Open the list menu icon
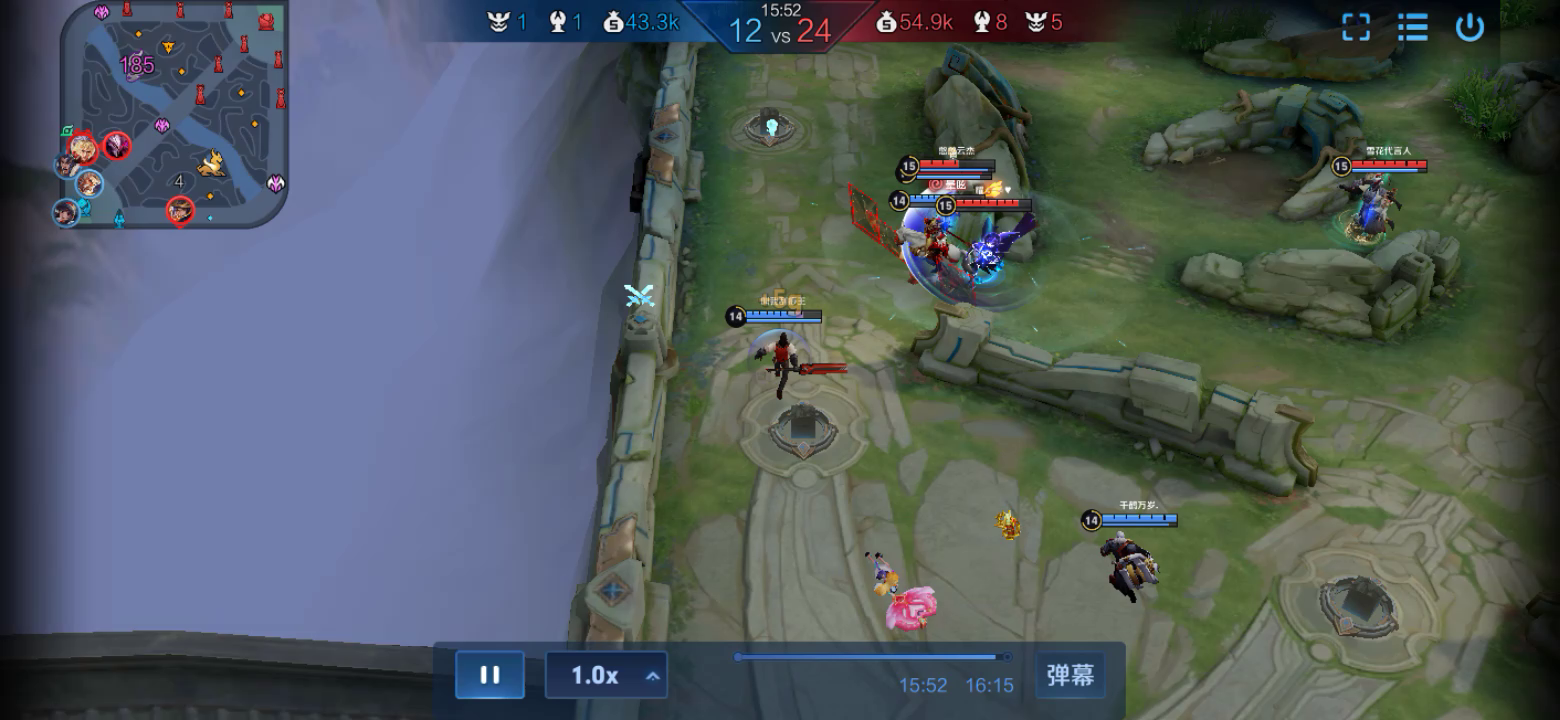This screenshot has width=1560, height=720. (1412, 27)
